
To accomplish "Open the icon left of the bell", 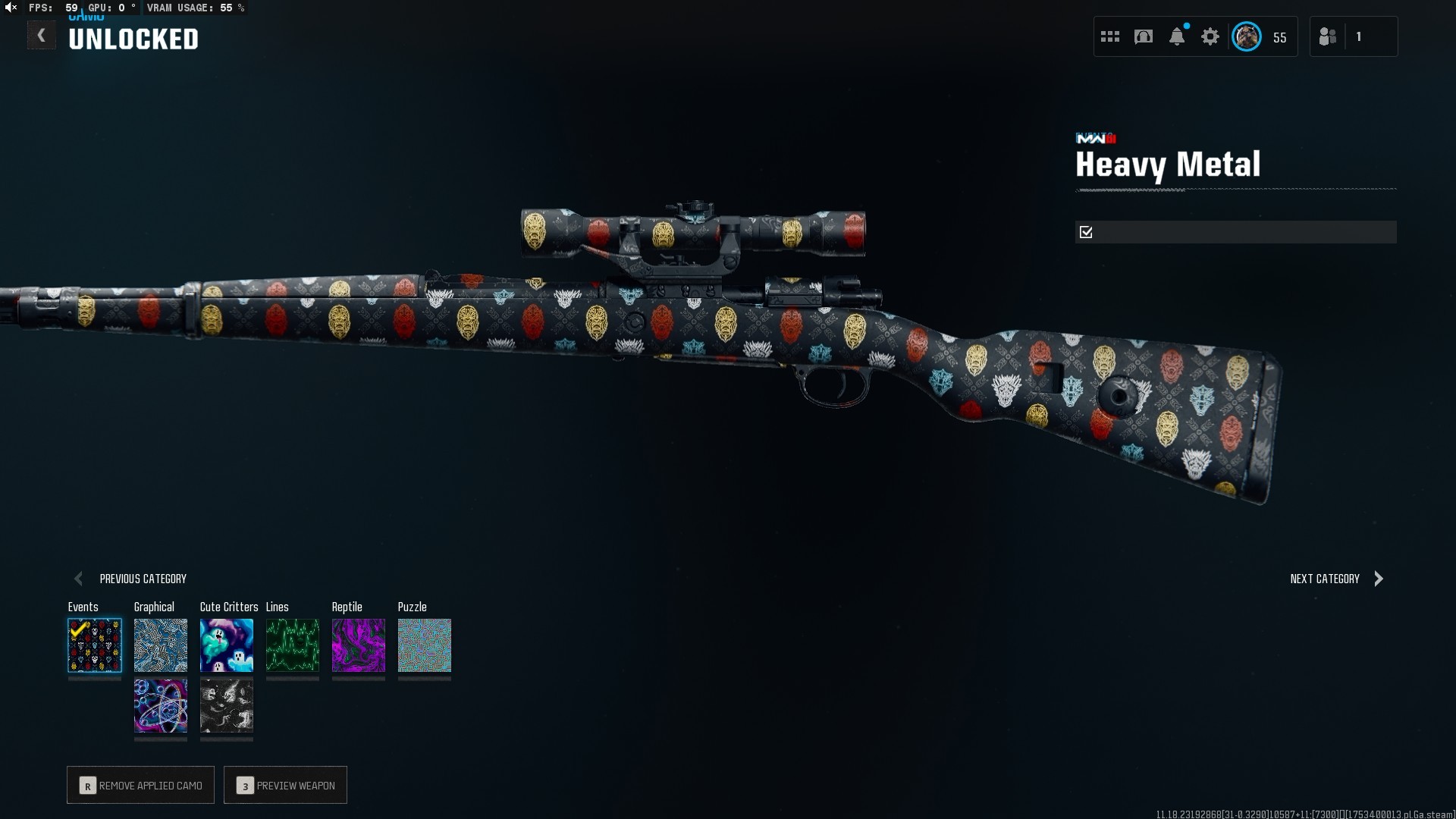I will coord(1144,36).
